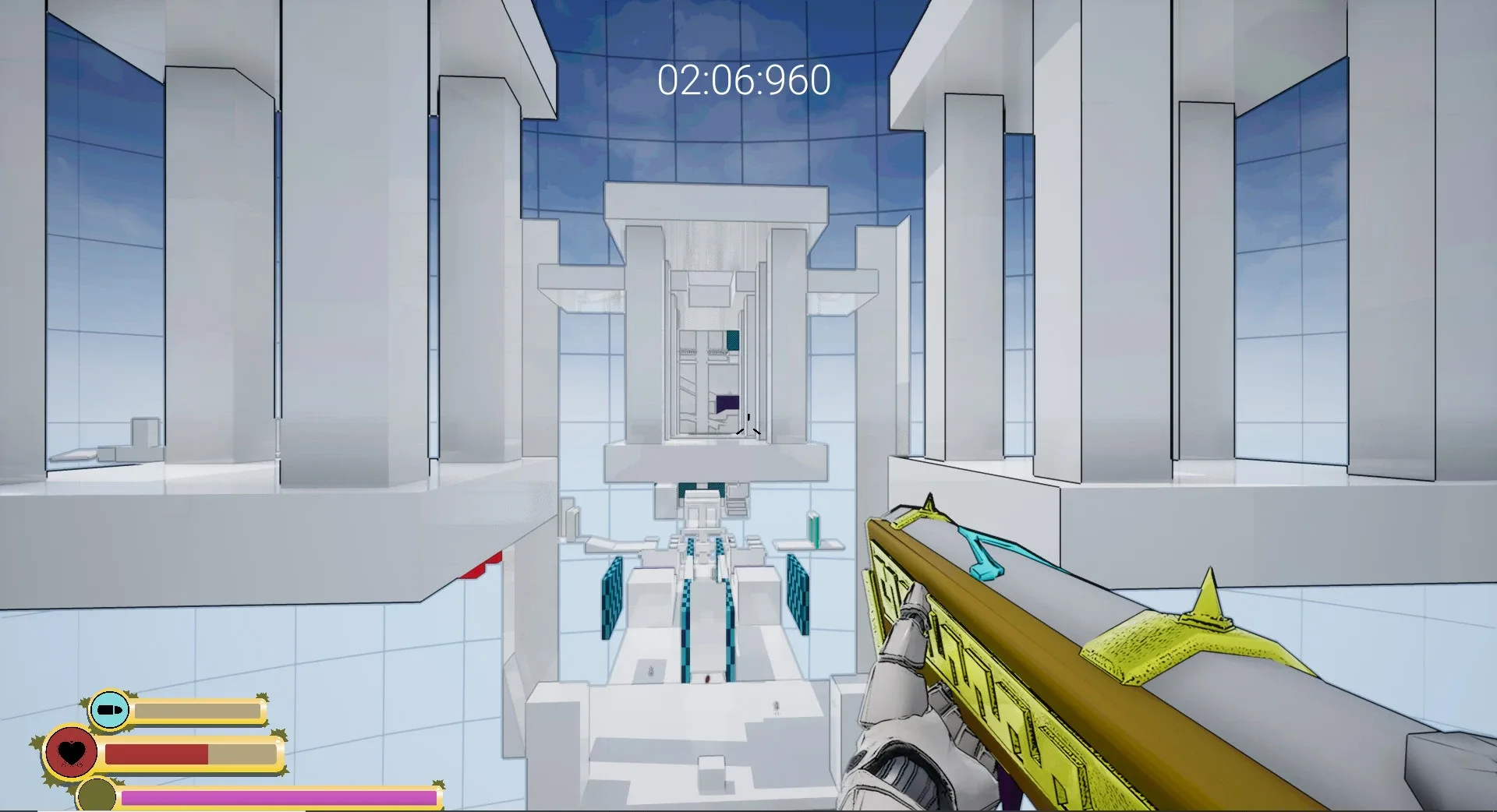
Task: Click the milliseconds portion of the timer
Action: 799,79
